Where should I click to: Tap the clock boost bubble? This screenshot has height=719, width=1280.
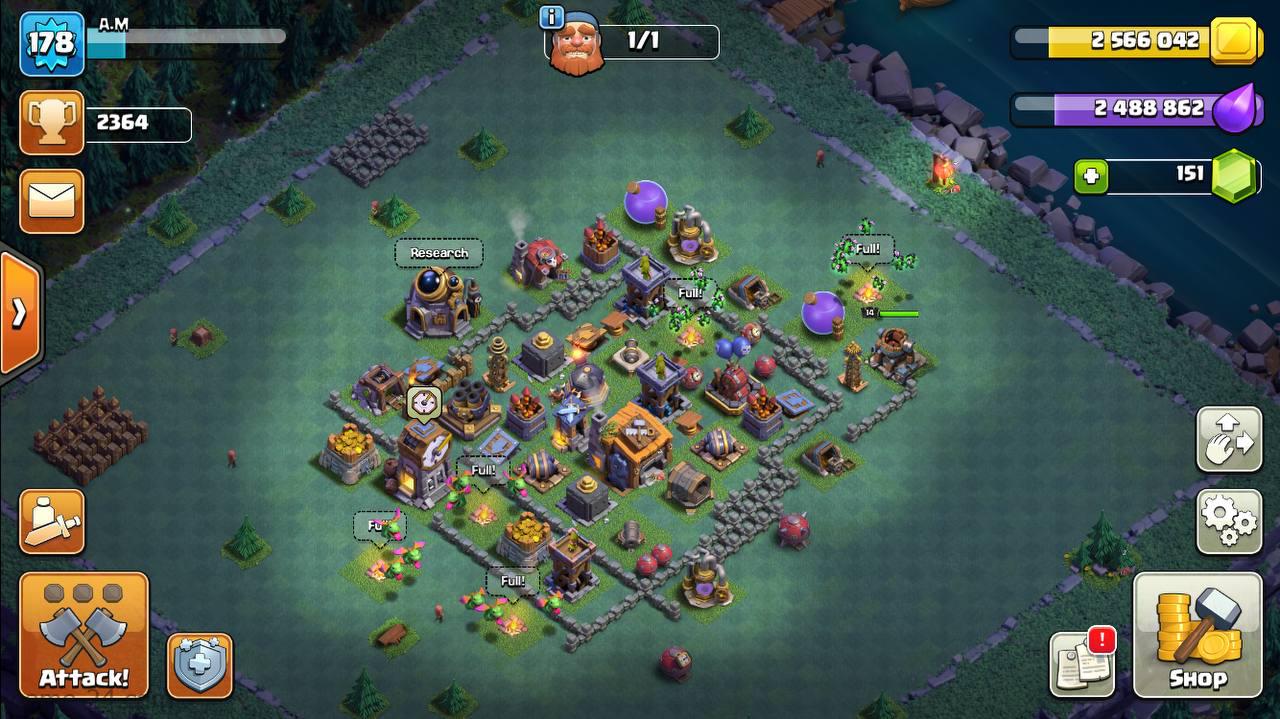424,403
